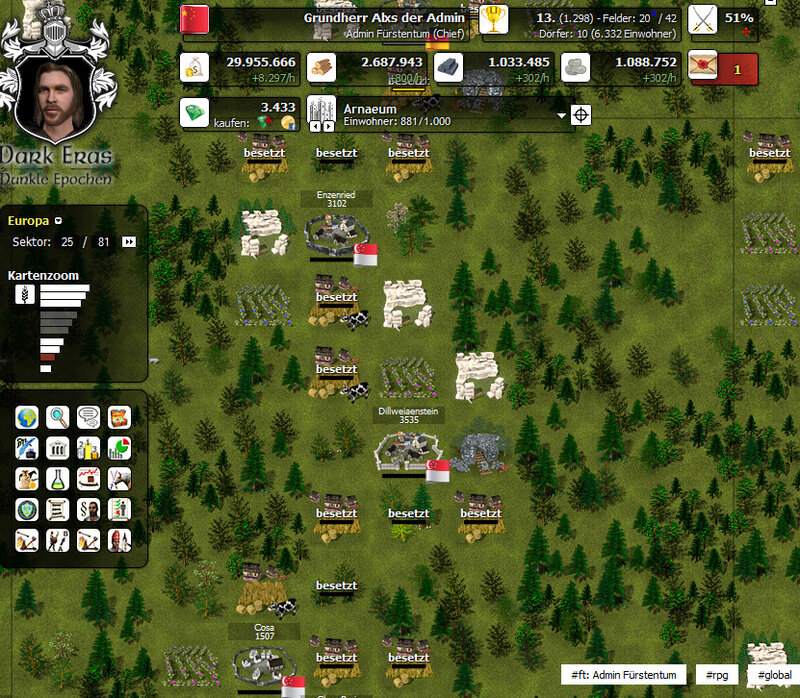Switch to the #ft: Admin Fürstentum chat channel
This screenshot has width=800, height=698.
(624, 676)
